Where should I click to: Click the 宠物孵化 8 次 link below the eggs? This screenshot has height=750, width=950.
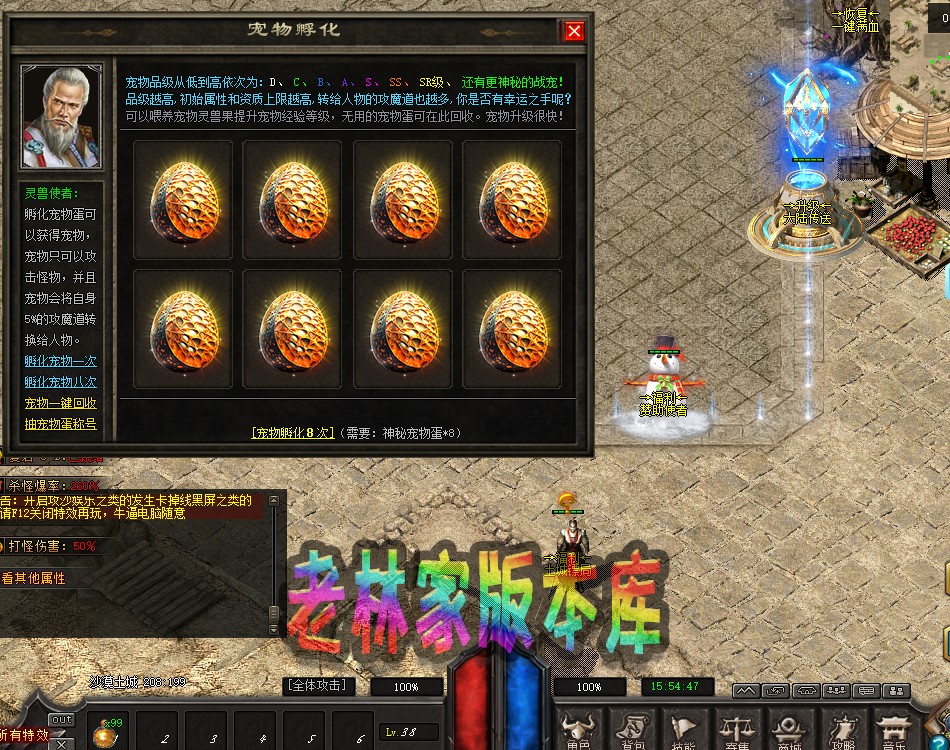tap(291, 433)
